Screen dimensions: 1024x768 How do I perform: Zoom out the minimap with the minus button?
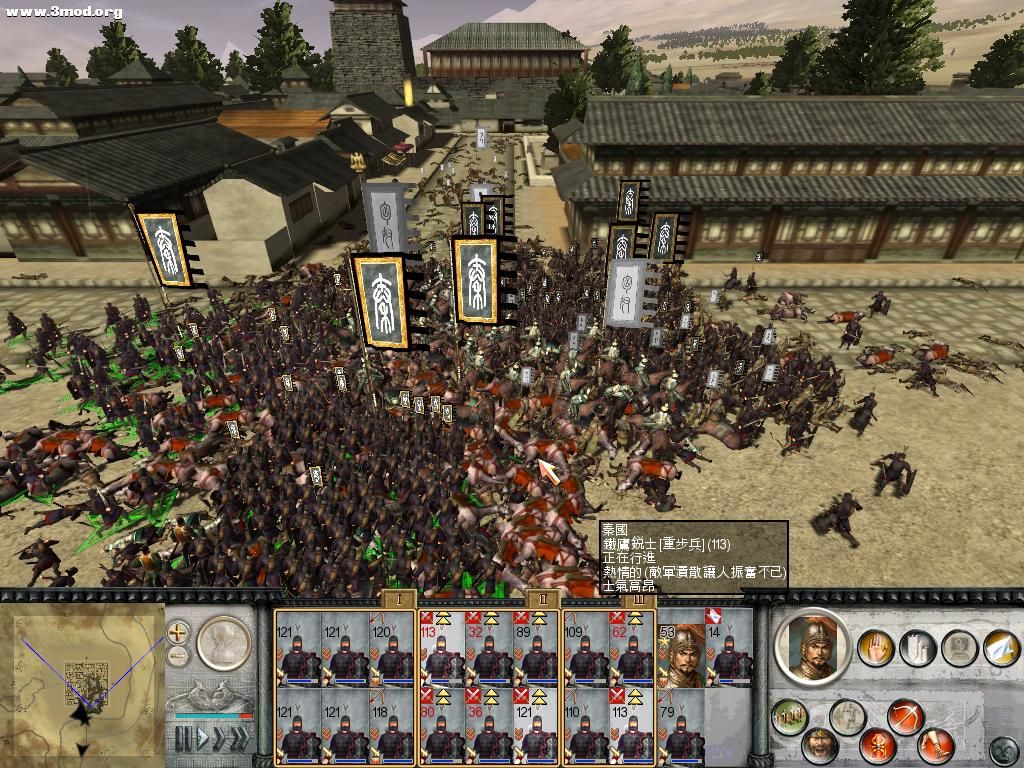(178, 655)
